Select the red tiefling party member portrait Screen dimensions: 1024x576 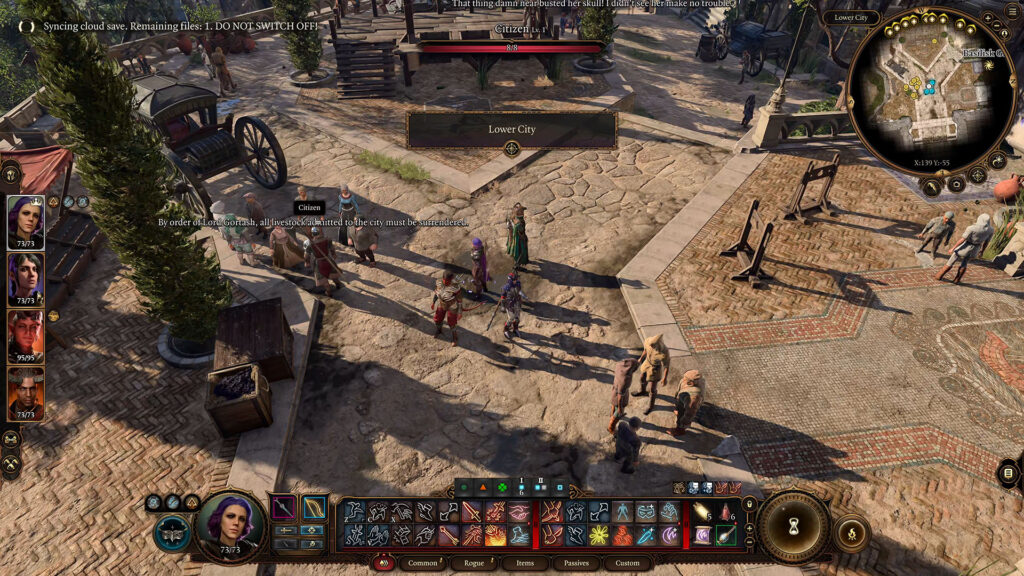26,335
